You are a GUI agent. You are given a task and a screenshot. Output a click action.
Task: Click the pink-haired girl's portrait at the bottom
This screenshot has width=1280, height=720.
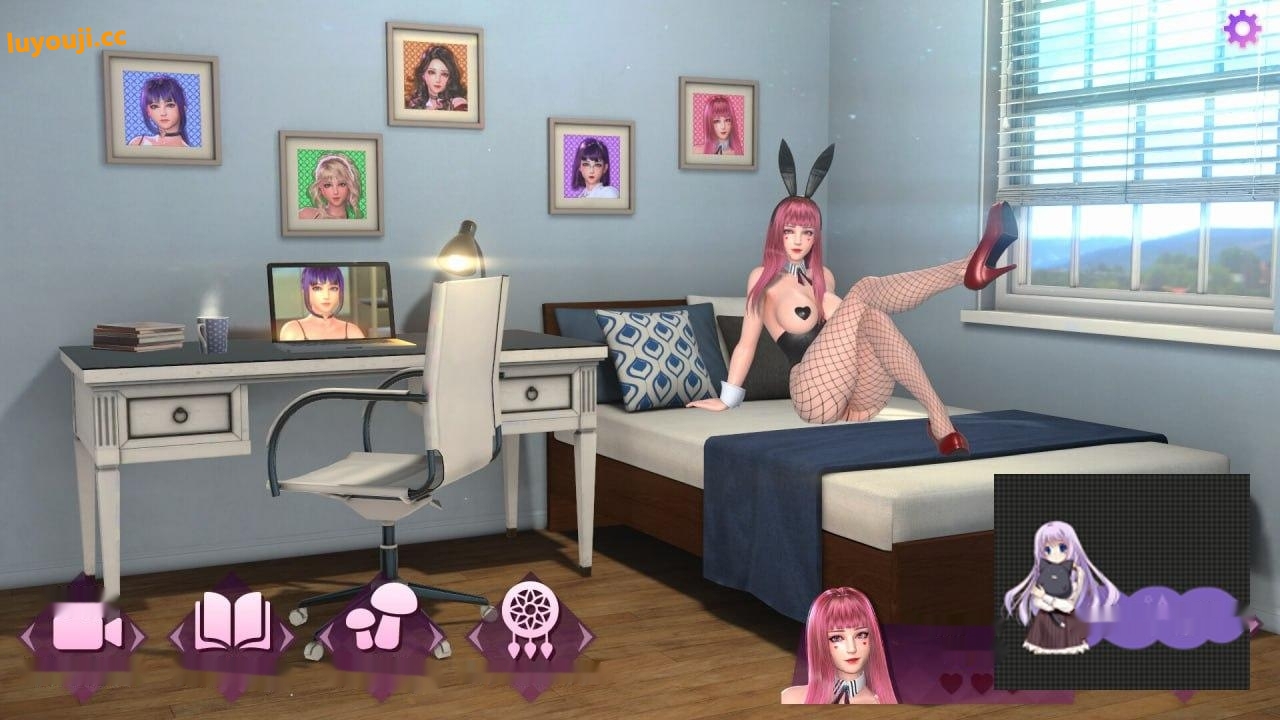click(850, 650)
